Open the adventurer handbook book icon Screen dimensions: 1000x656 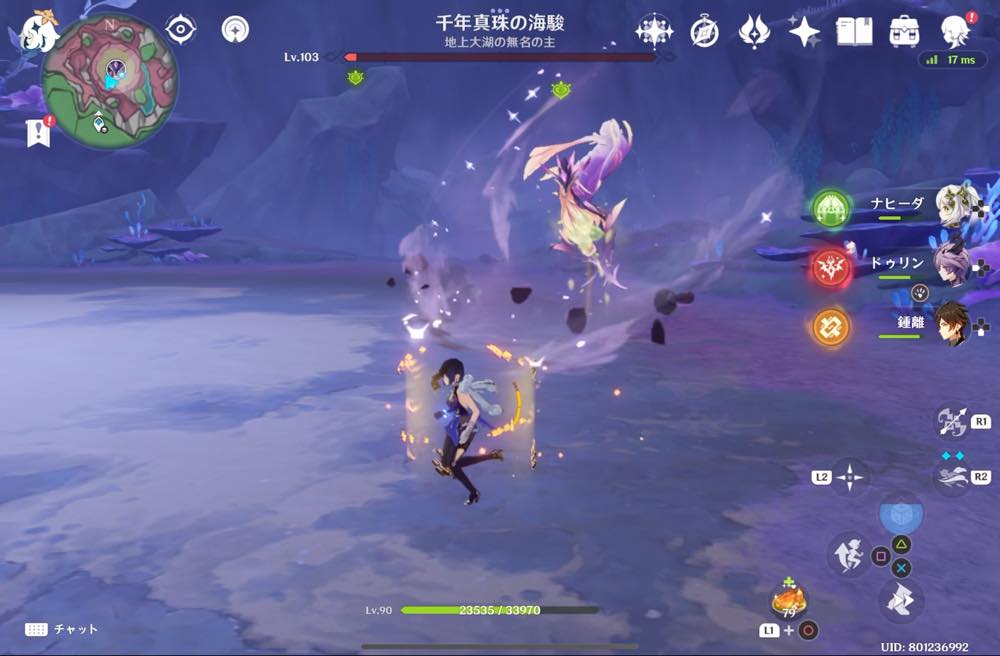854,31
